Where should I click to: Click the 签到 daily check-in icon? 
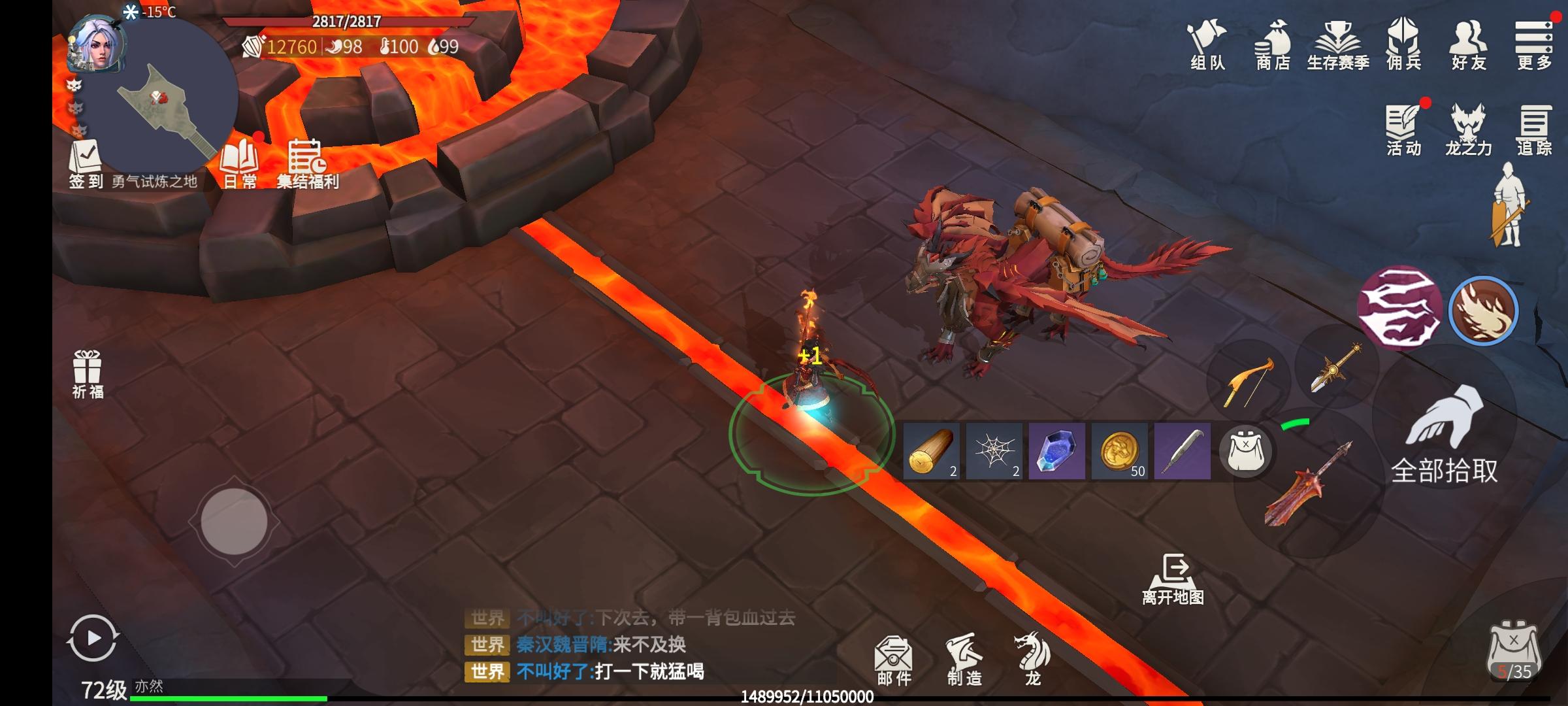86,163
